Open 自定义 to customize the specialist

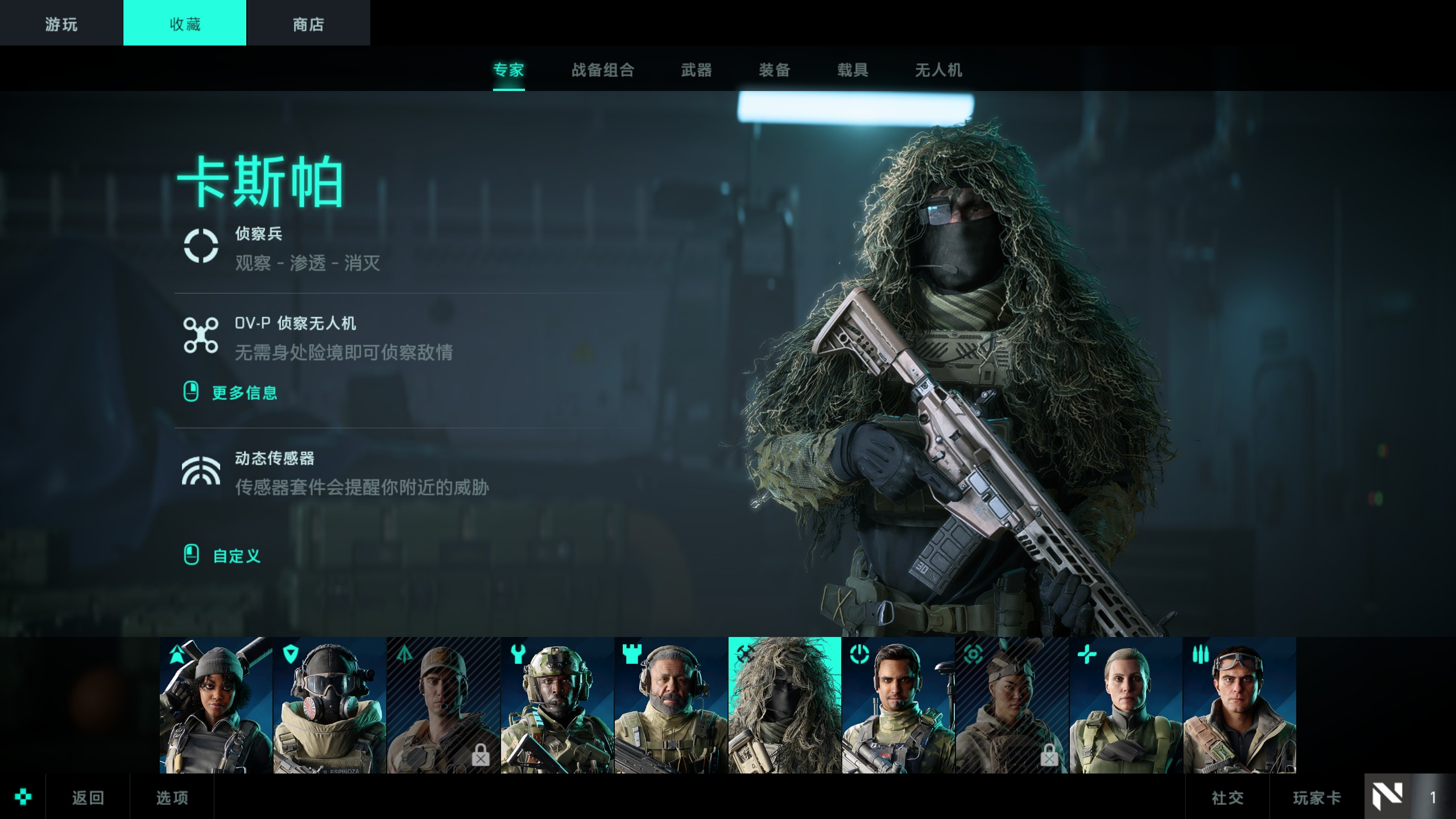pyautogui.click(x=237, y=556)
